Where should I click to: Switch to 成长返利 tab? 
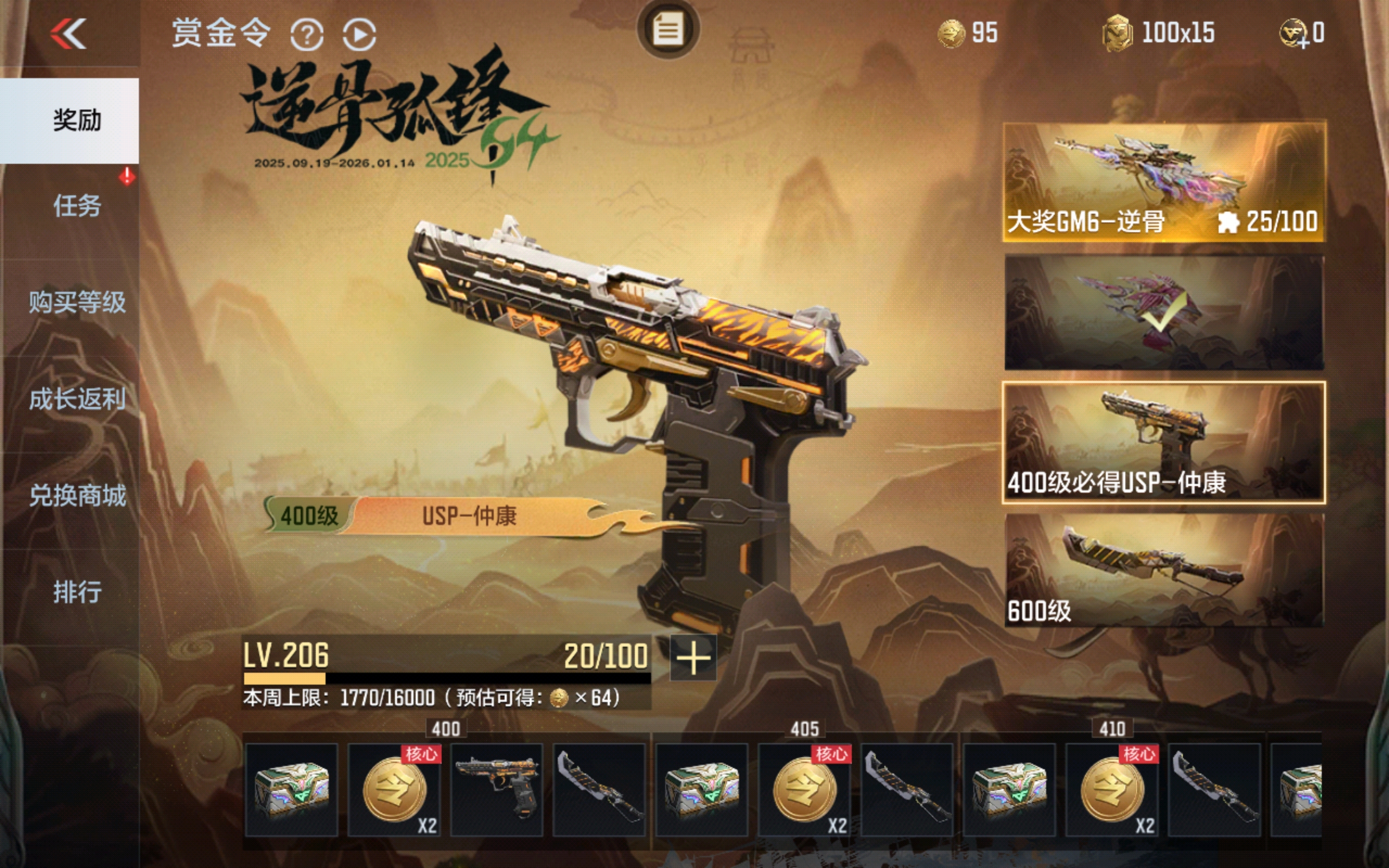pos(77,398)
